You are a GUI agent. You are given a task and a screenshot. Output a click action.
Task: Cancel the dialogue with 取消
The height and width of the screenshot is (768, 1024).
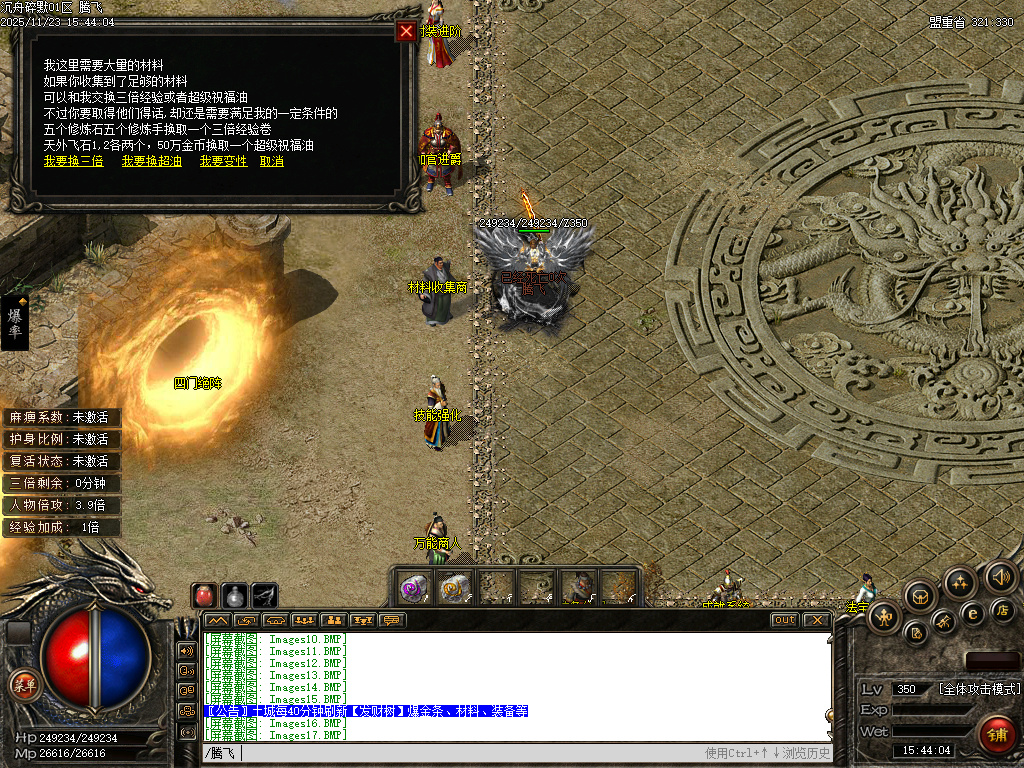click(x=271, y=161)
